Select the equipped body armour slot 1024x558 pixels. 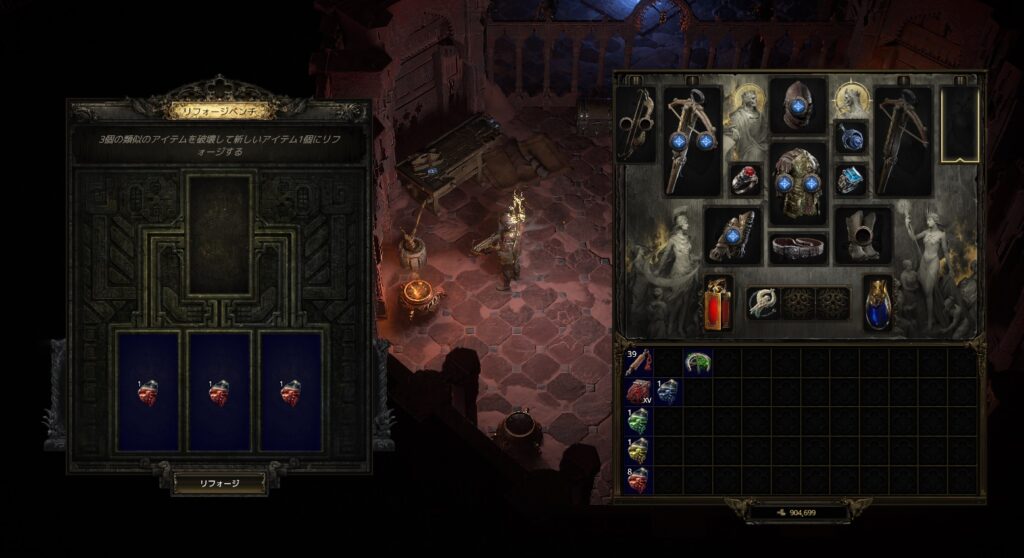coord(797,181)
